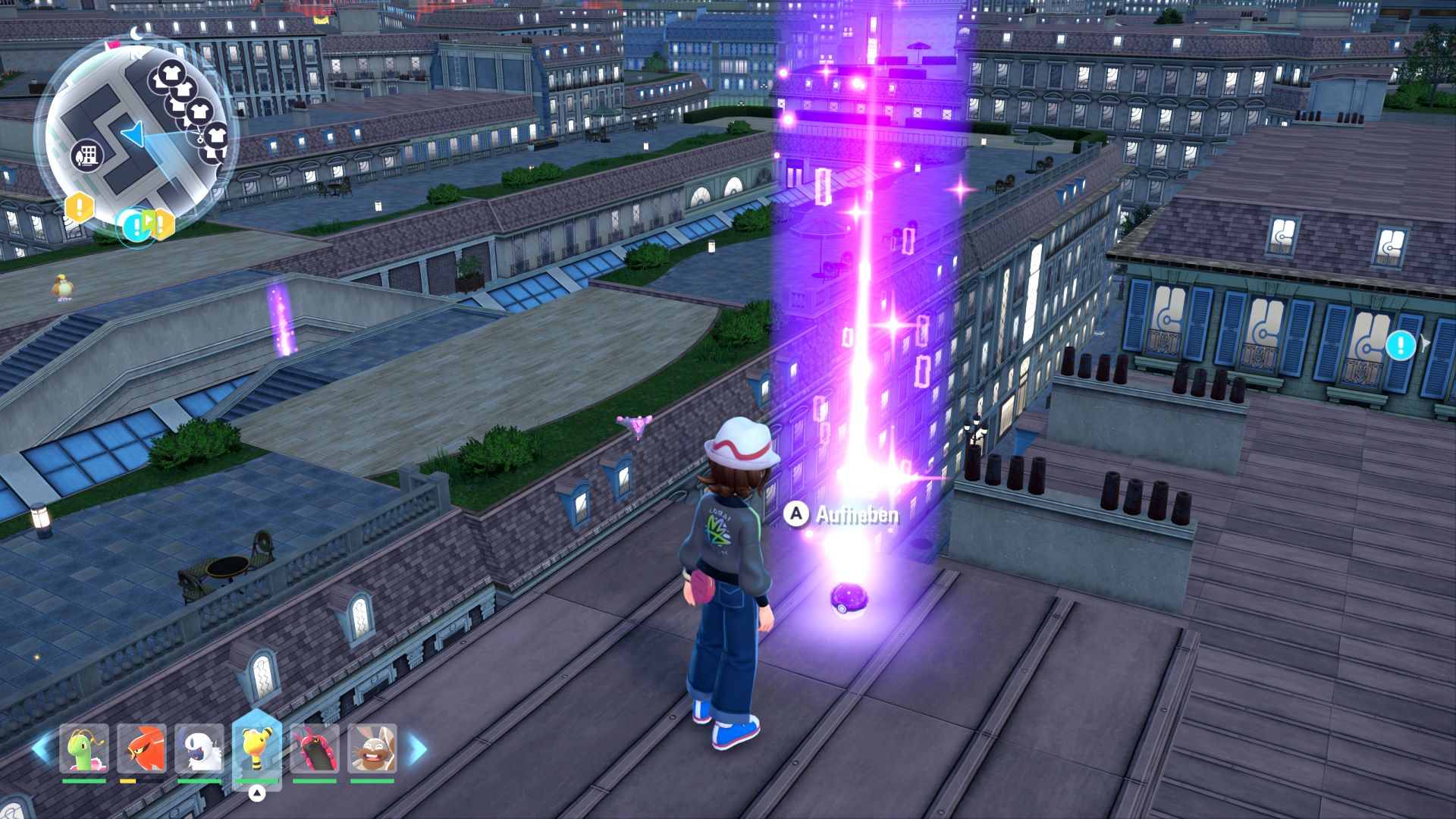
Task: Pick the Absol party slot
Action: tap(199, 748)
